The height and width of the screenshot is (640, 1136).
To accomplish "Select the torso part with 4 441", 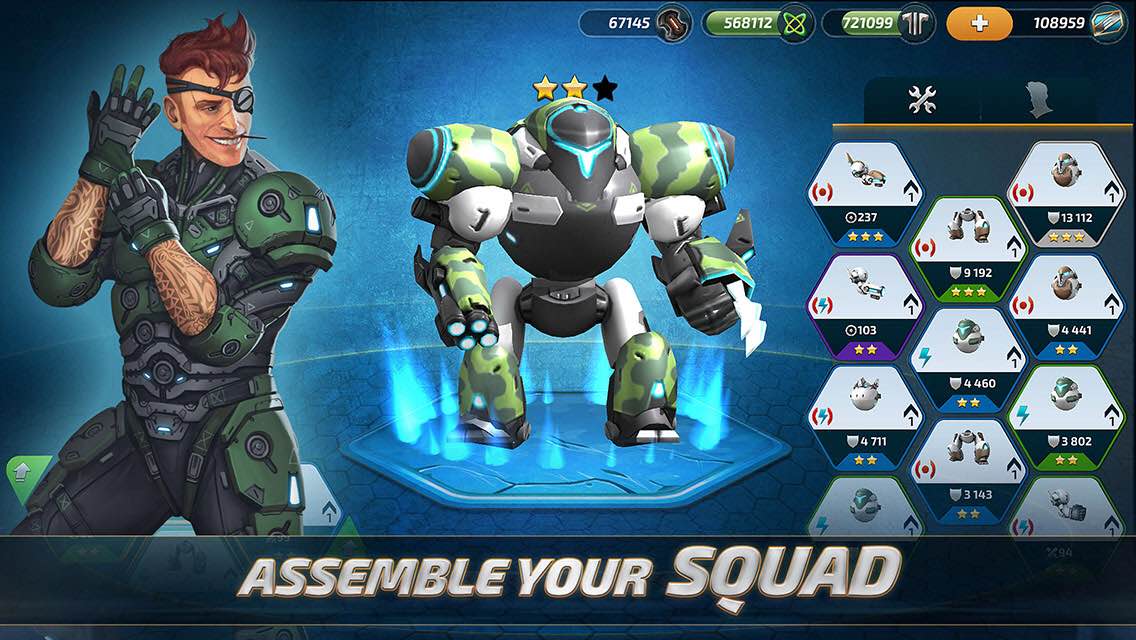I will pos(1064,304).
